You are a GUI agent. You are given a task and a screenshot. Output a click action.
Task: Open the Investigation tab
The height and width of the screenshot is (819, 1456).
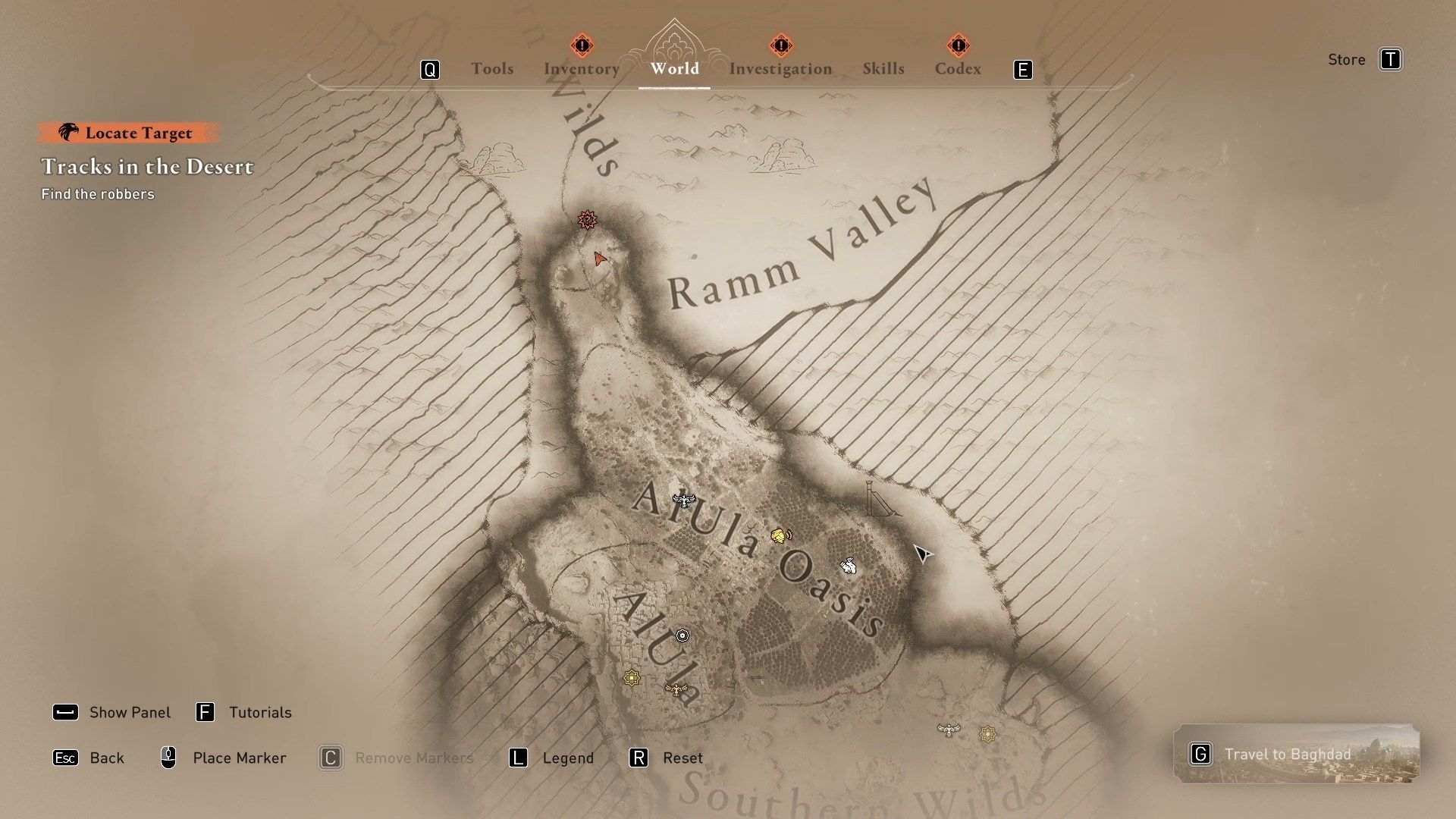pyautogui.click(x=780, y=68)
